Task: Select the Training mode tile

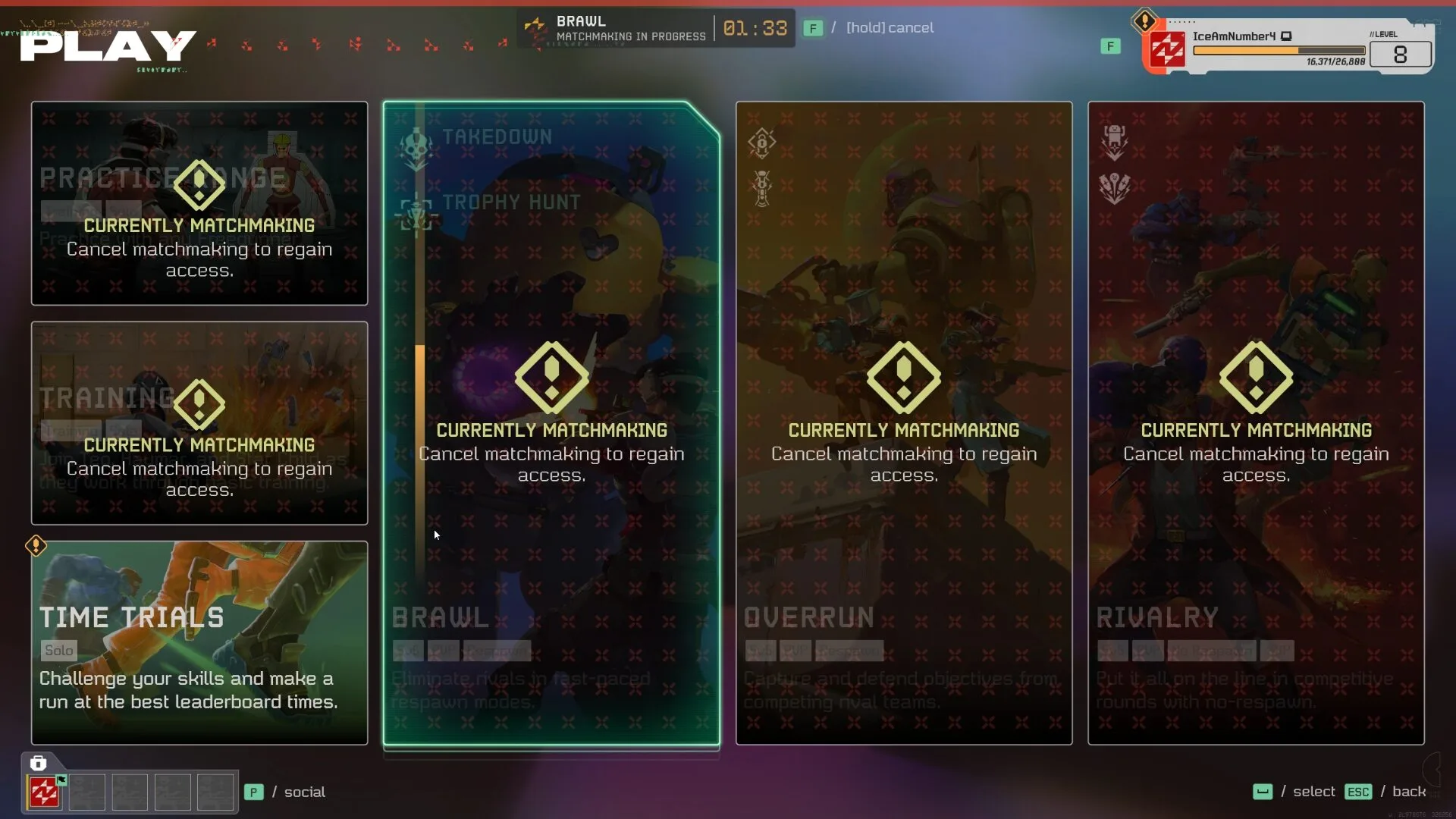Action: (x=199, y=422)
